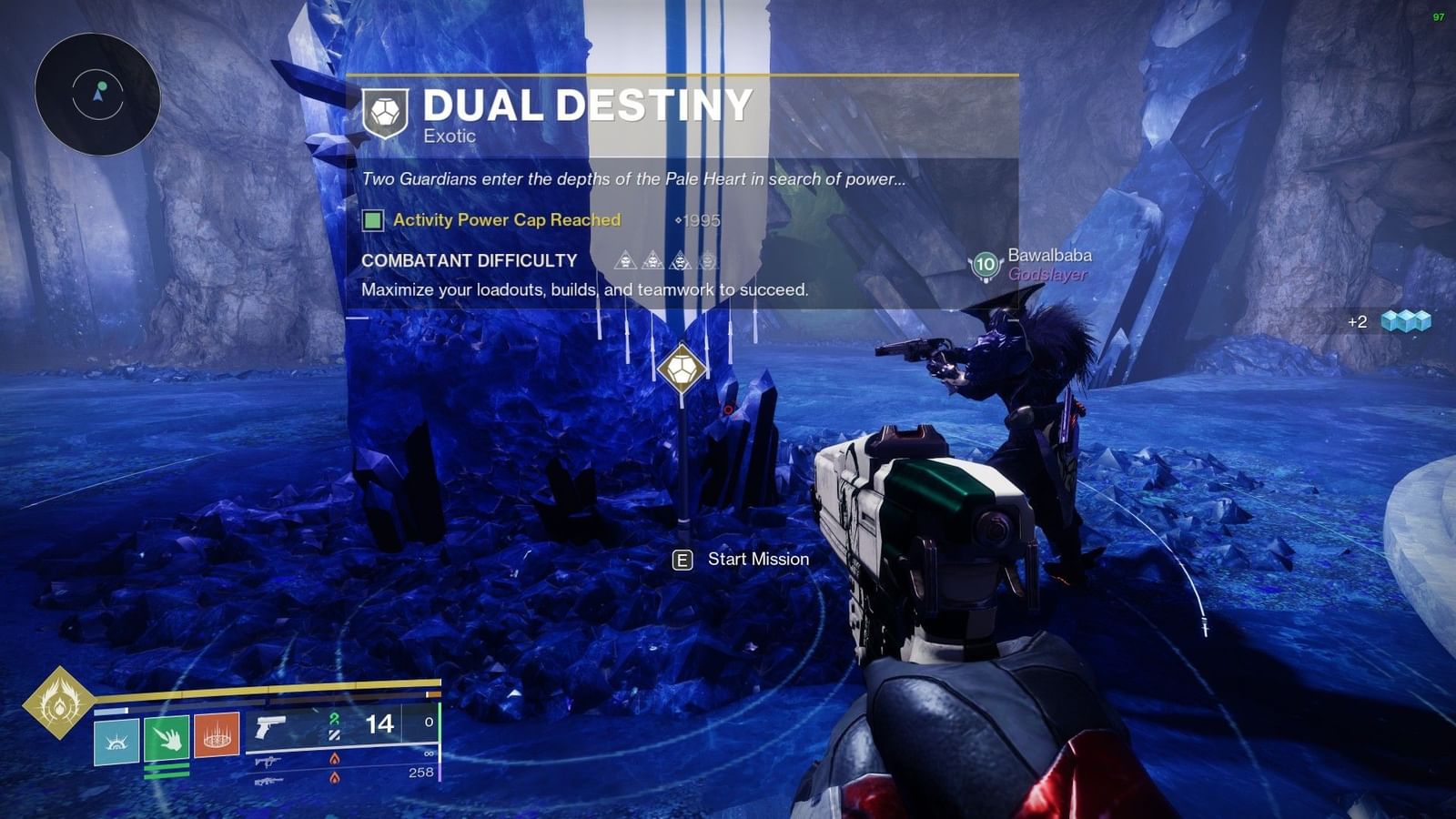Select the Godslayer title under the player name

tap(1048, 274)
